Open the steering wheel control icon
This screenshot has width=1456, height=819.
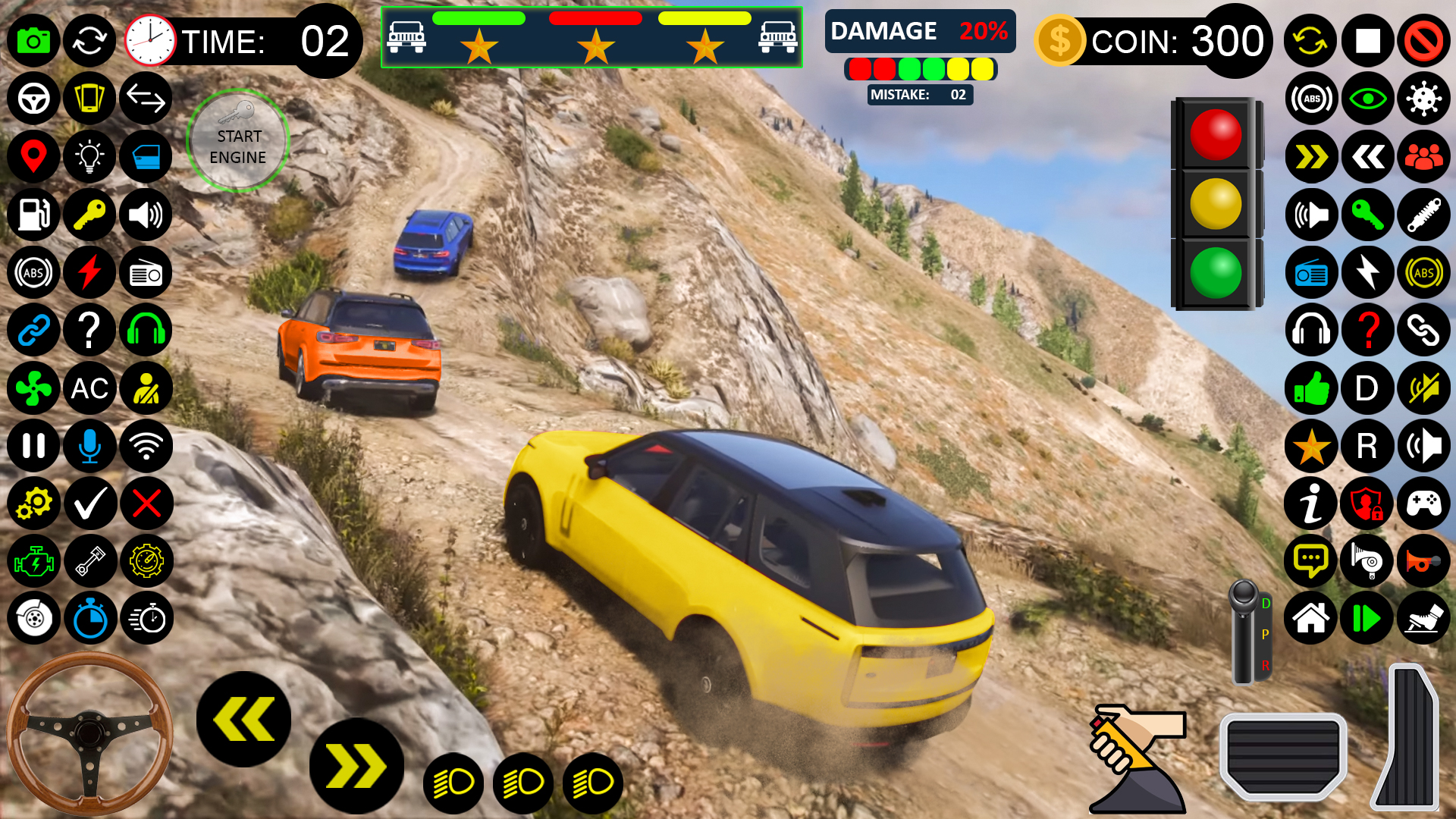coord(33,99)
